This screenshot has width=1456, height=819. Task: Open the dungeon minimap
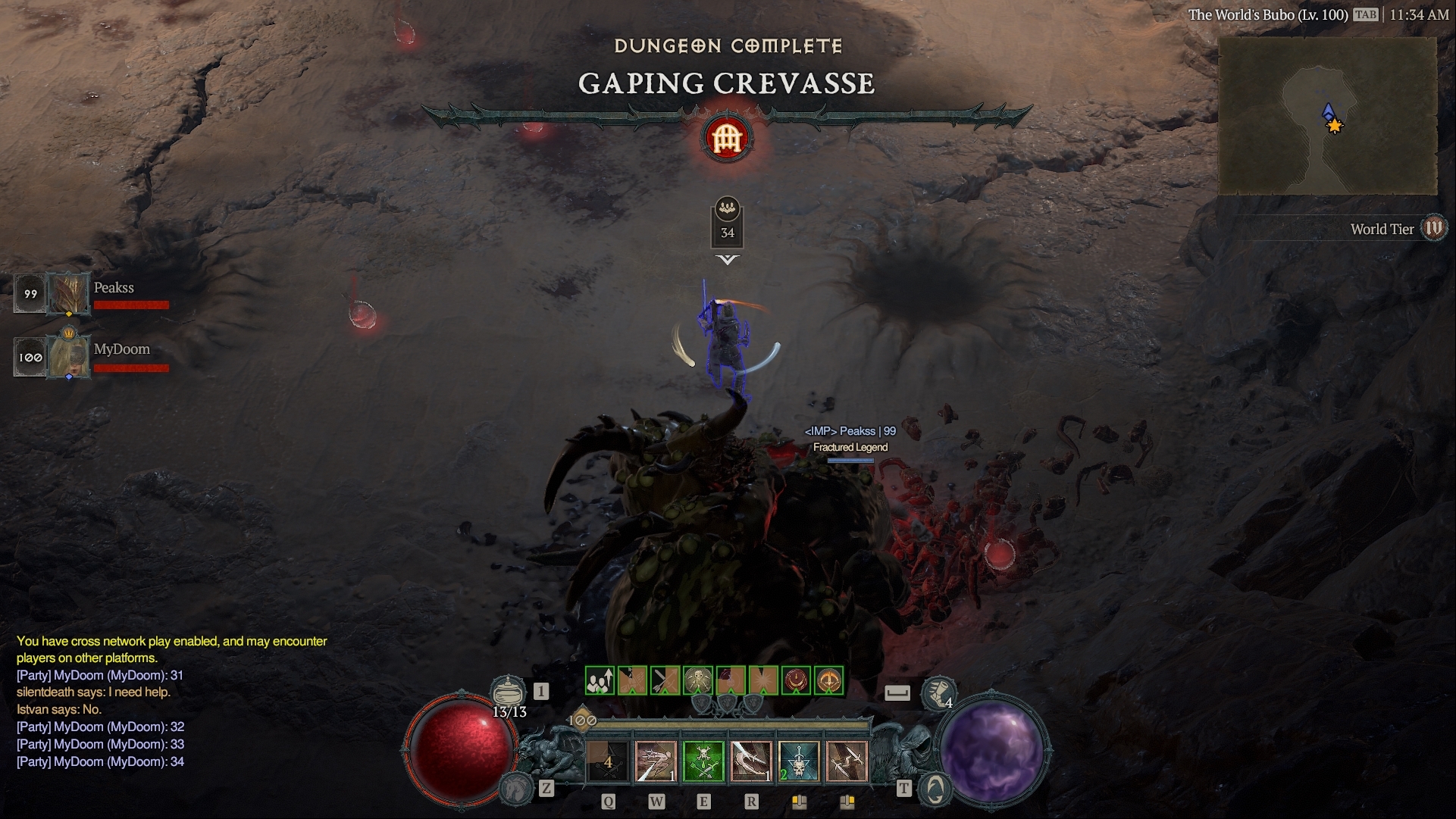pyautogui.click(x=1327, y=115)
